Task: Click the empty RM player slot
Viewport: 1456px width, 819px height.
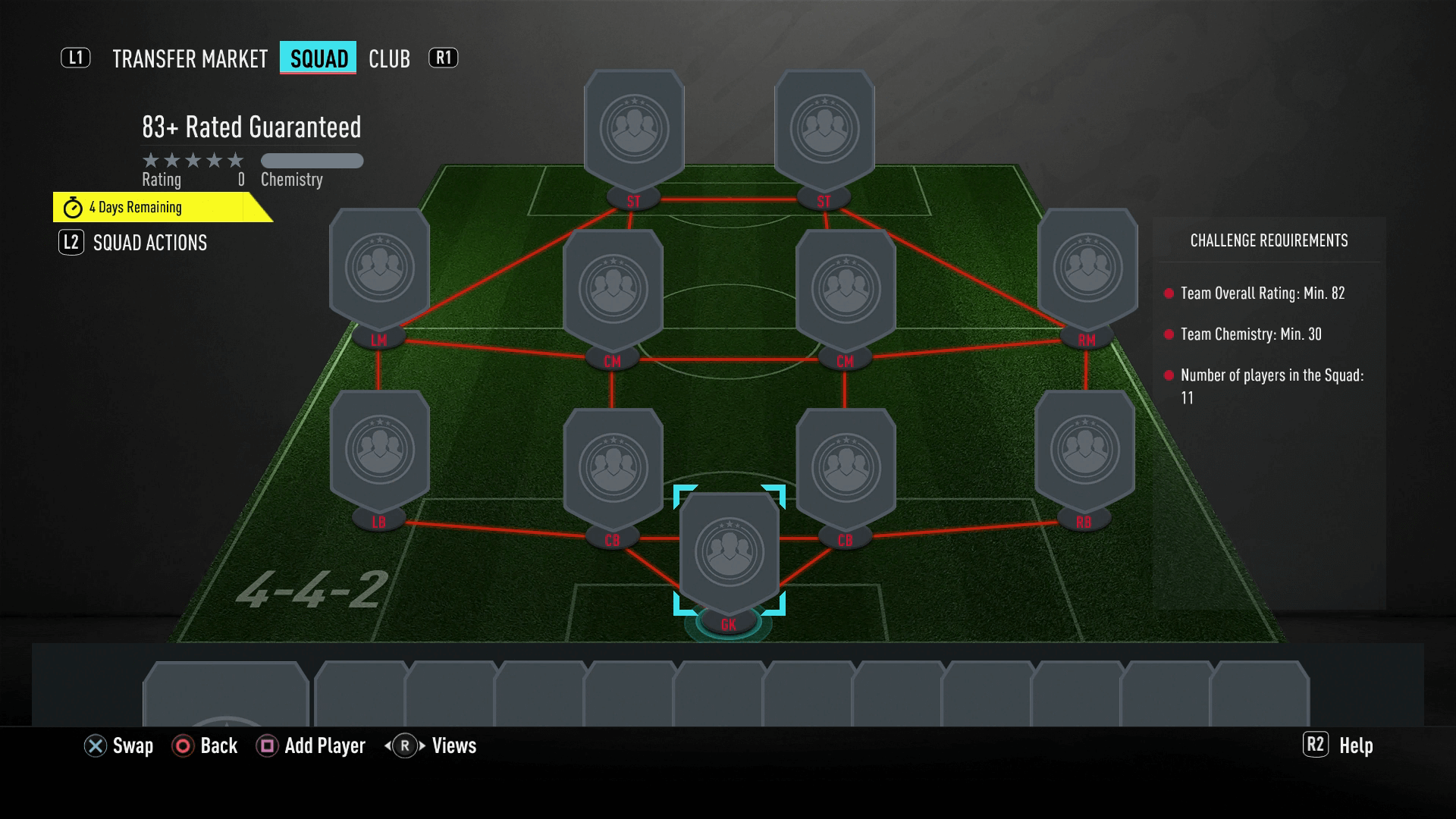Action: pos(1087,269)
